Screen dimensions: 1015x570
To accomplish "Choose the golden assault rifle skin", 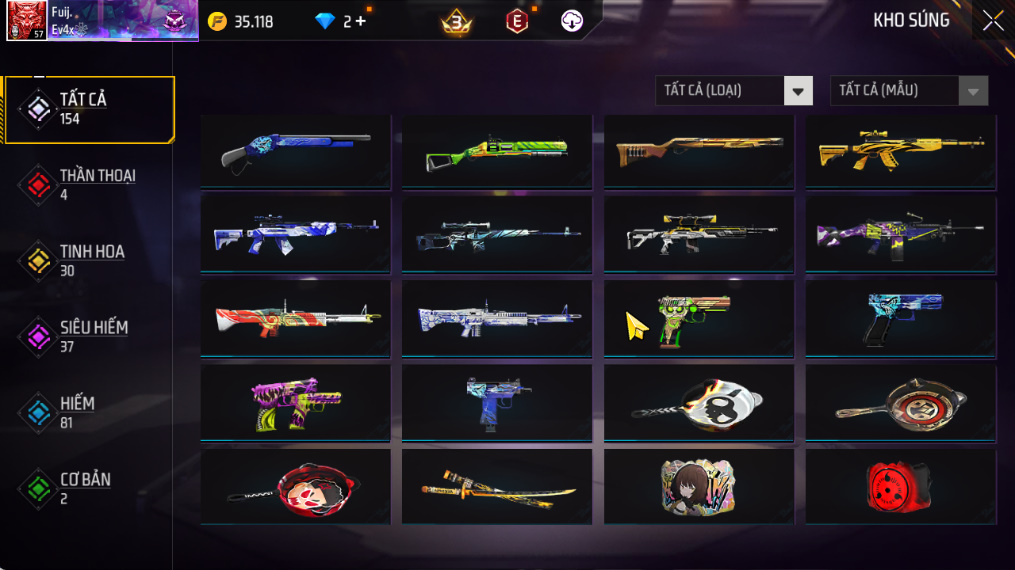I will pyautogui.click(x=901, y=151).
